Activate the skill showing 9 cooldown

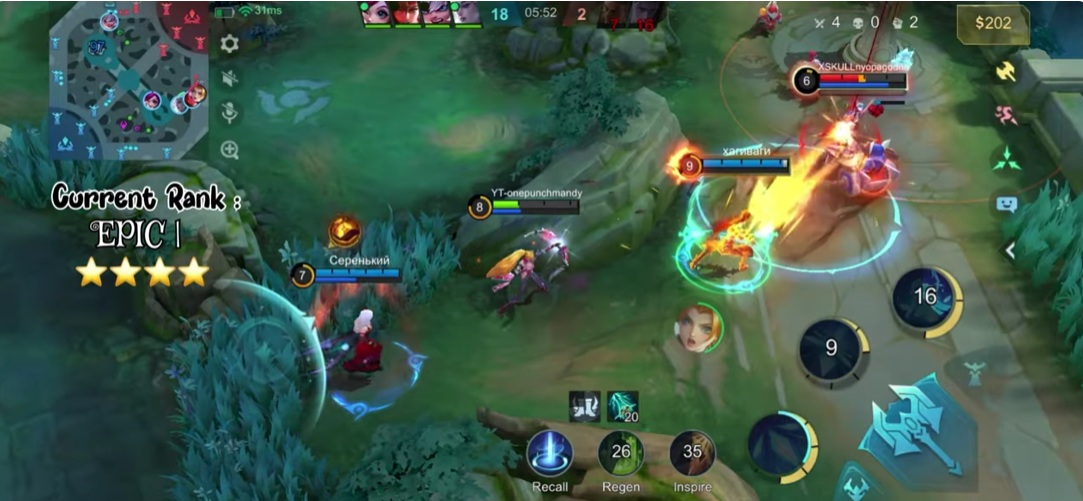tap(832, 350)
